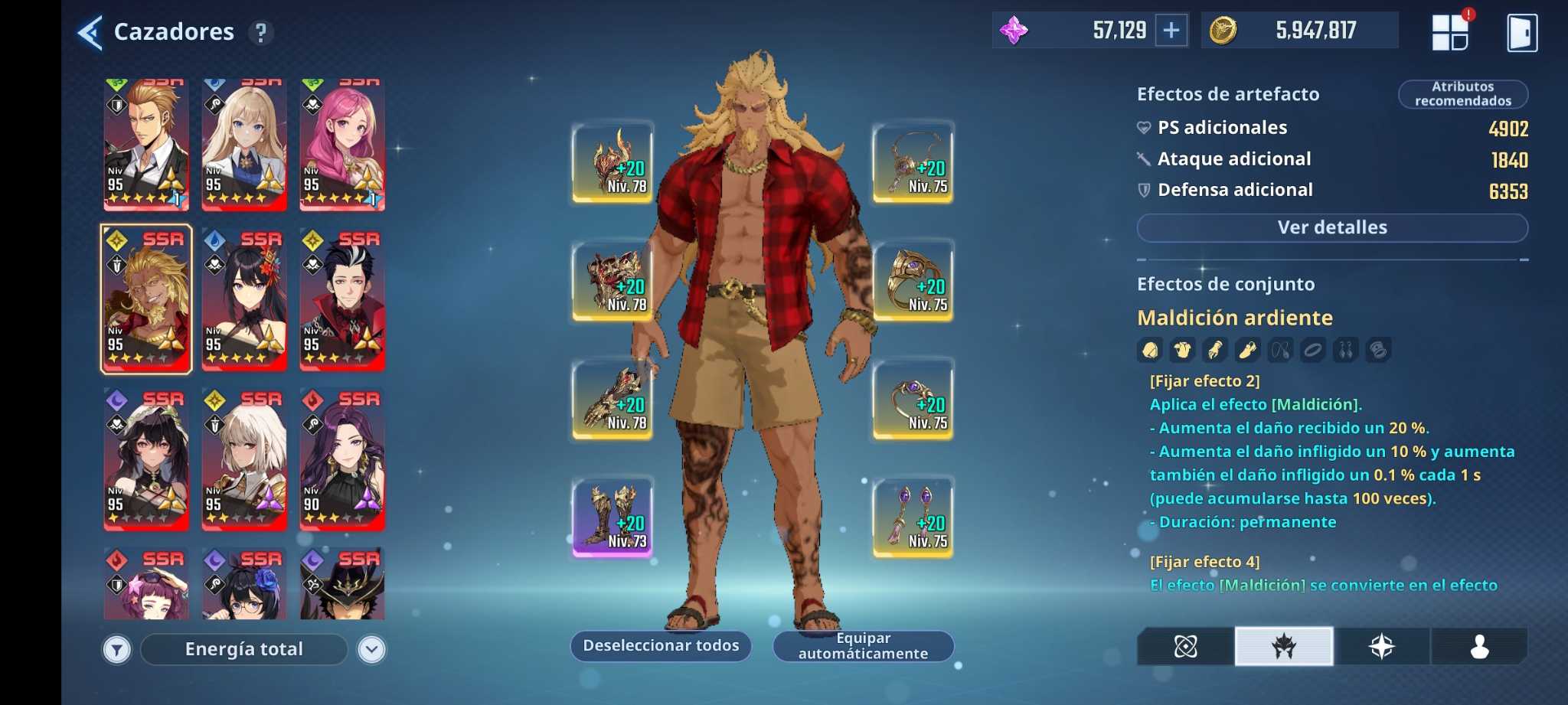Screen dimensions: 1568x705
Task: Open Atributos recomendados
Action: click(x=1462, y=94)
